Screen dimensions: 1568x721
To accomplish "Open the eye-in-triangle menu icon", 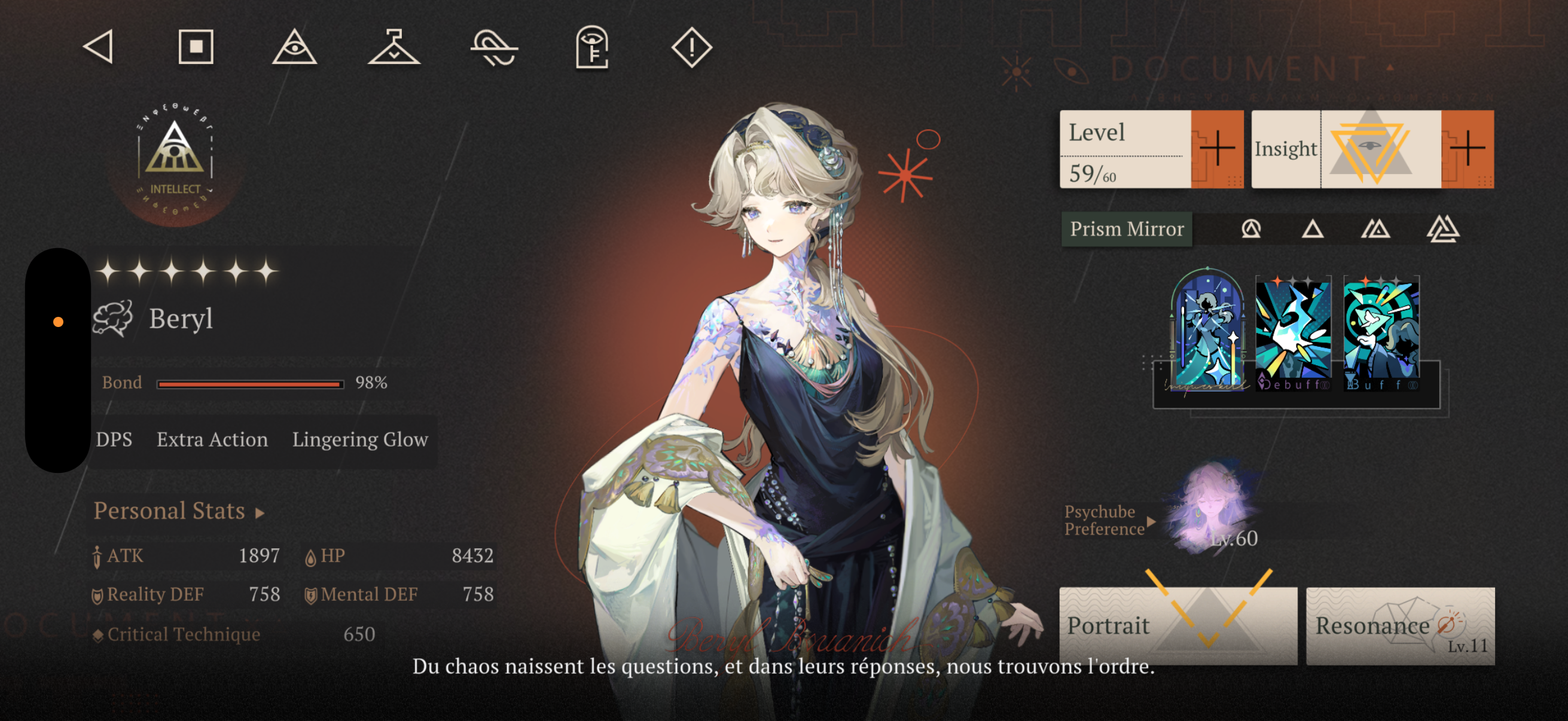I will (x=295, y=47).
